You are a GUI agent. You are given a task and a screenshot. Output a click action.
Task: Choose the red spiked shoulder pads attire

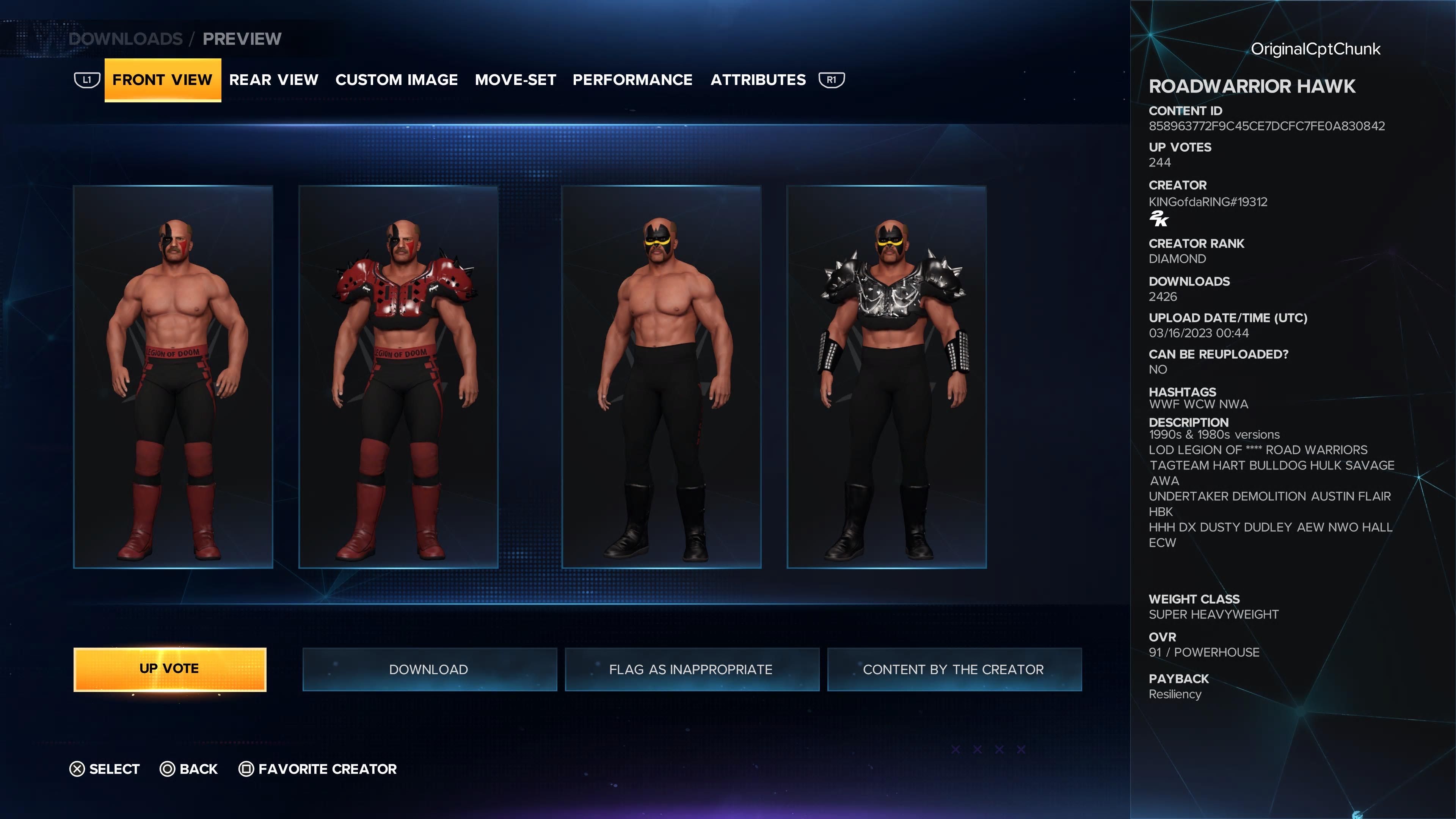pos(399,377)
